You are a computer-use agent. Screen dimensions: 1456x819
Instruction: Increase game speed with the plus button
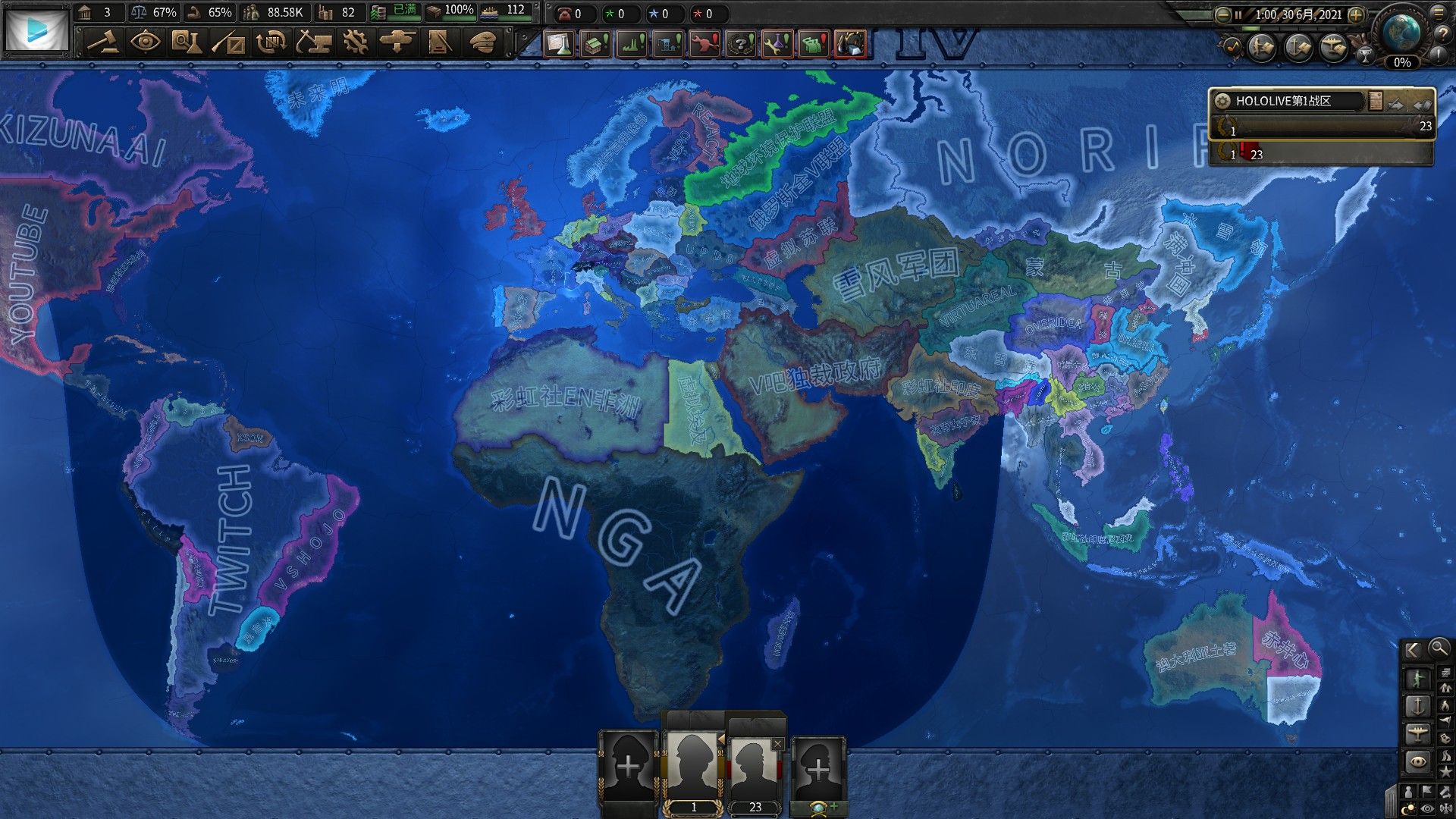pyautogui.click(x=1356, y=15)
